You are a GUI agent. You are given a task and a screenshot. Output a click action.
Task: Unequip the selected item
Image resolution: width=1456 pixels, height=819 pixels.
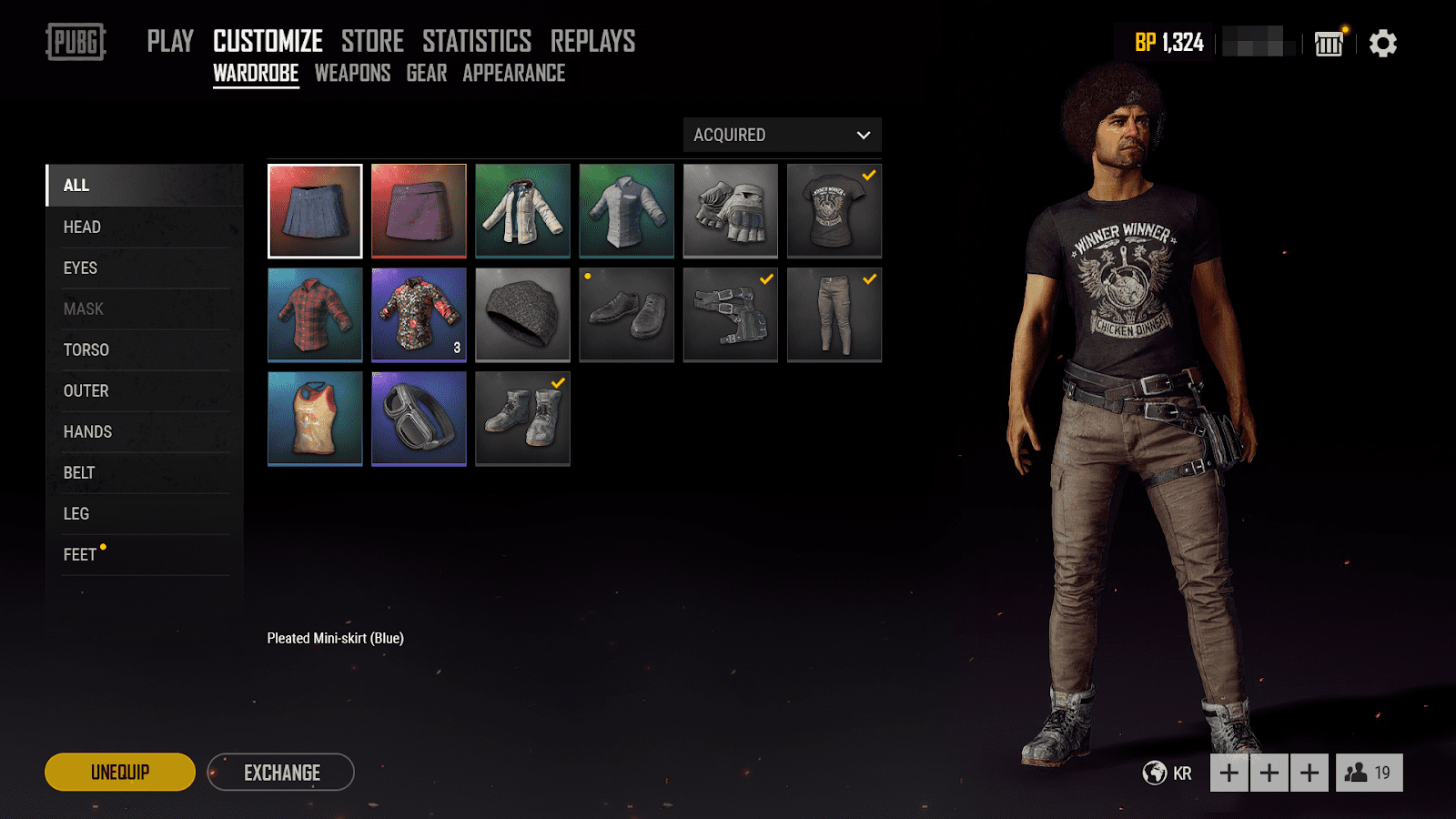point(120,773)
